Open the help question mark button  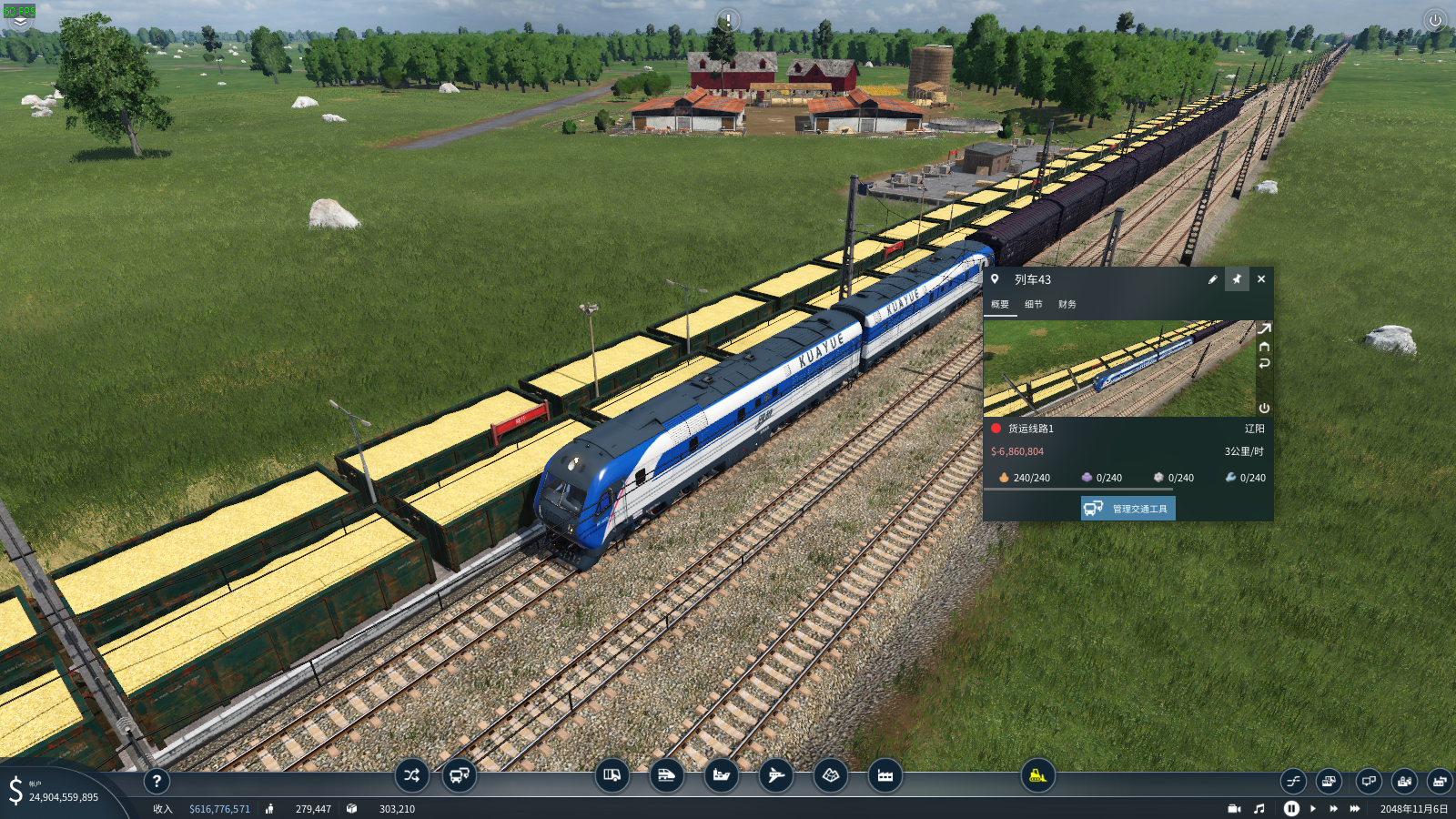click(x=157, y=781)
